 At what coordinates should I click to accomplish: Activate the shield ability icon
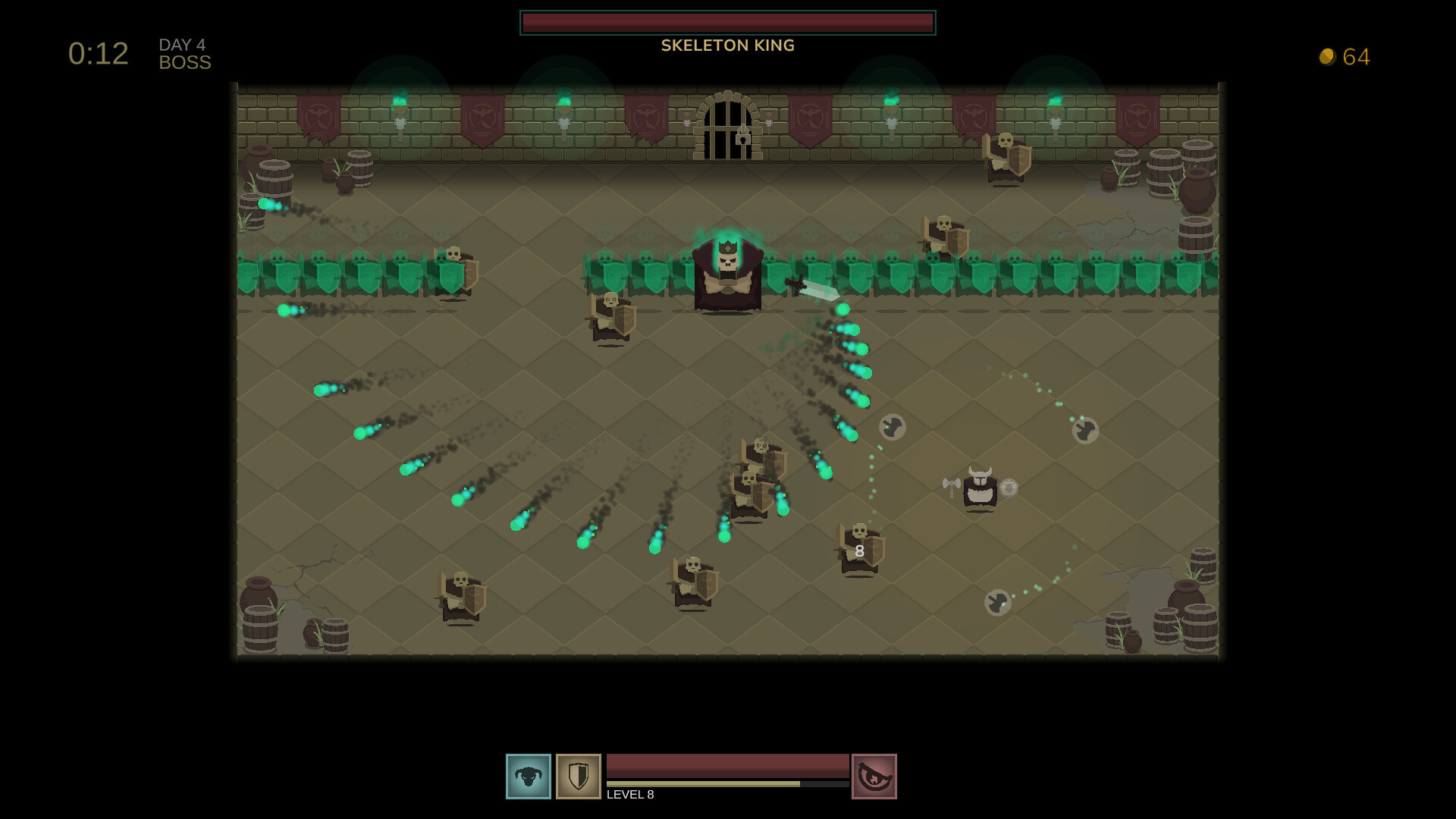[x=578, y=776]
